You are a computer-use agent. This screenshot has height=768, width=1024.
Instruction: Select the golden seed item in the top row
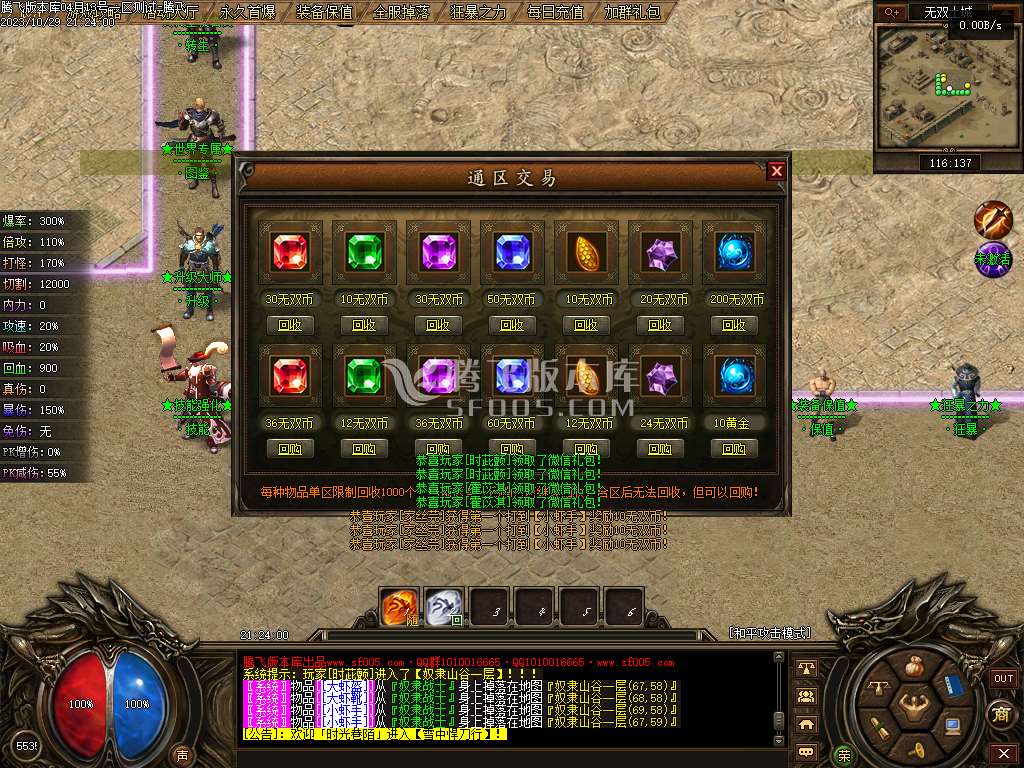tap(586, 253)
